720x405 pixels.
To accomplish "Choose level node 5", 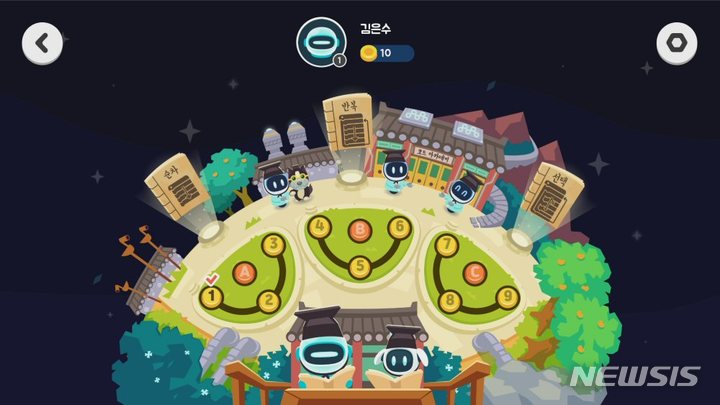I will coord(360,266).
